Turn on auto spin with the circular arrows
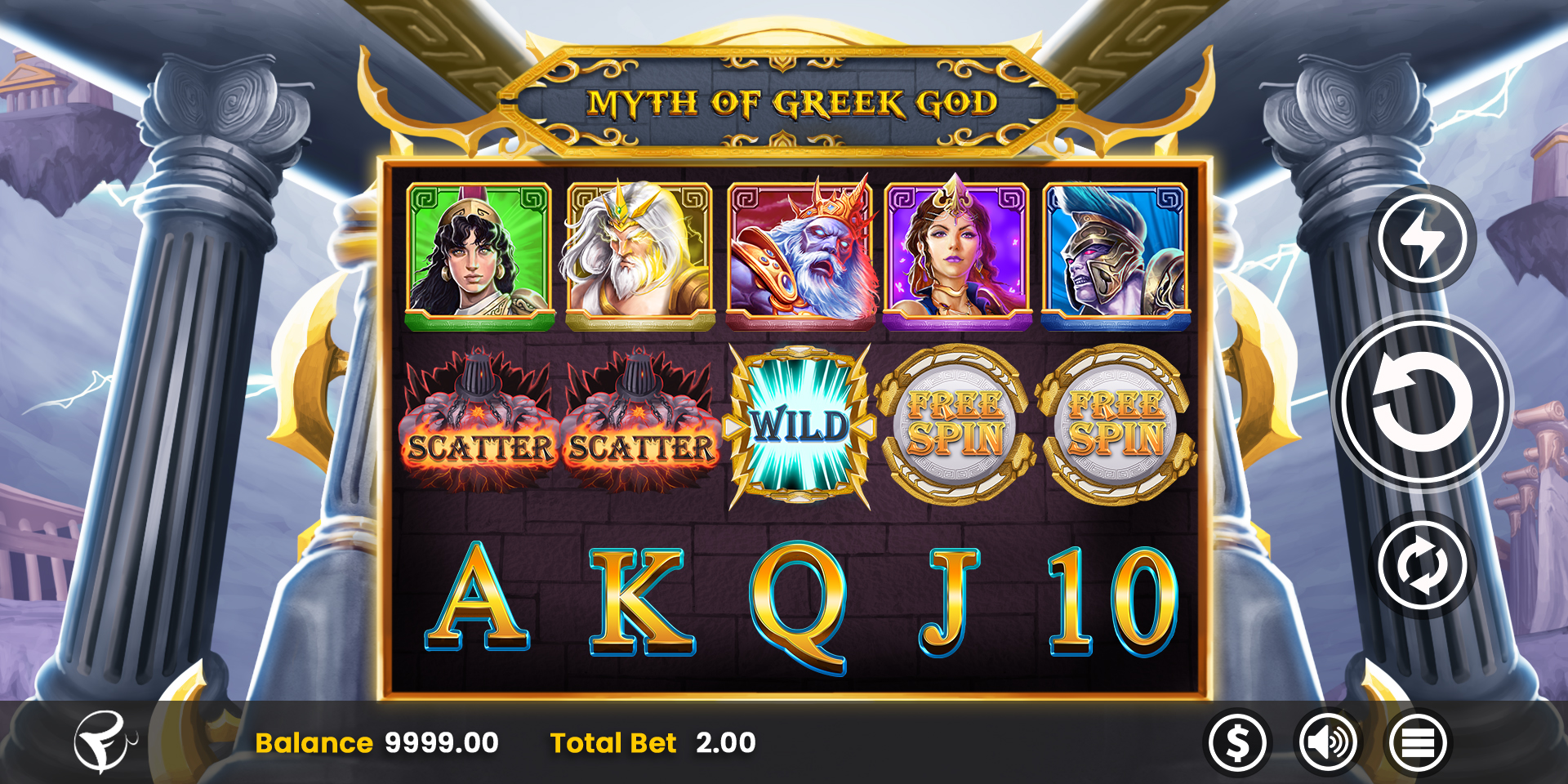 1422,565
